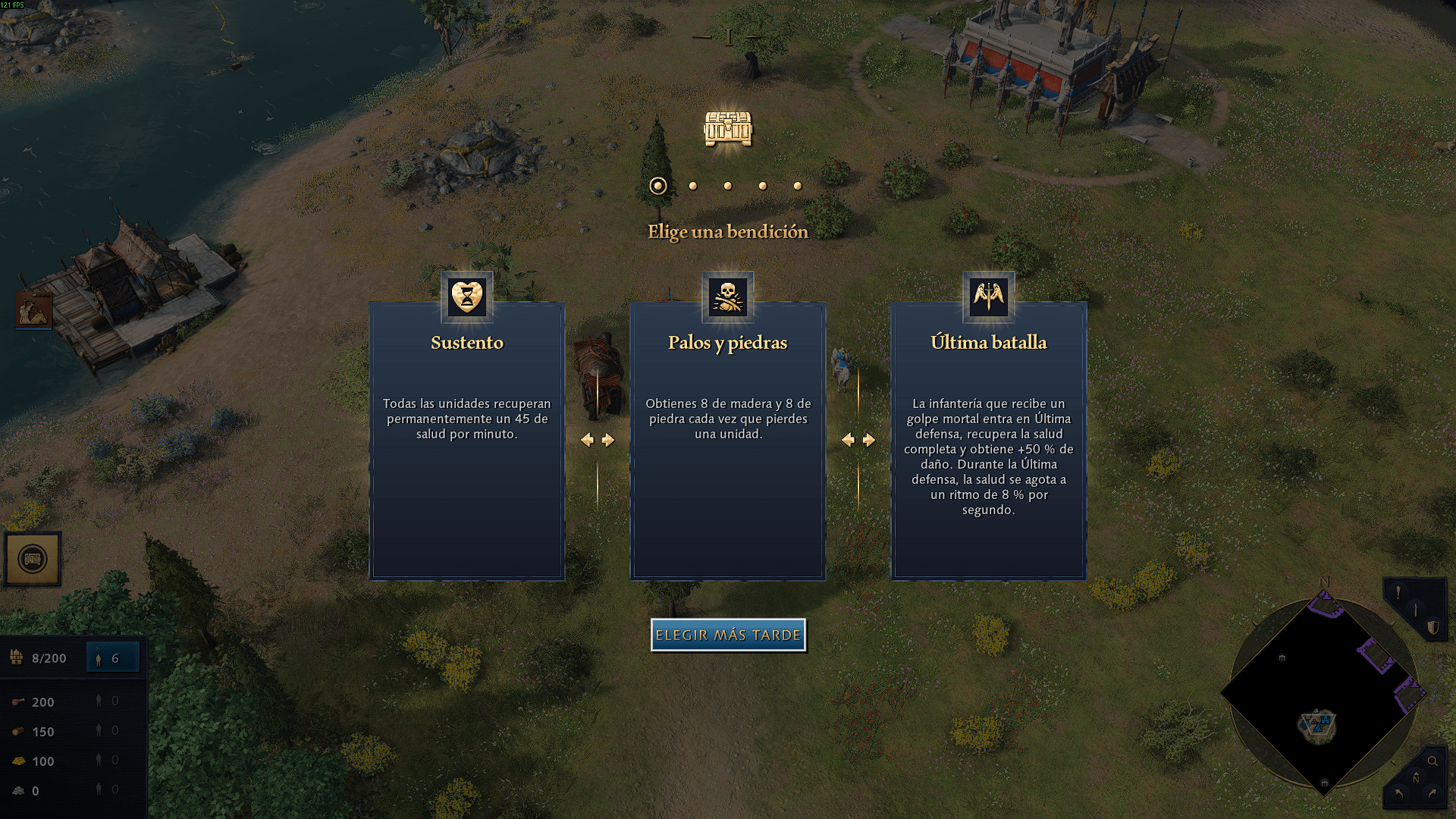The width and height of the screenshot is (1456, 819).
Task: Choose the Sustento blessing card
Action: pyautogui.click(x=466, y=440)
